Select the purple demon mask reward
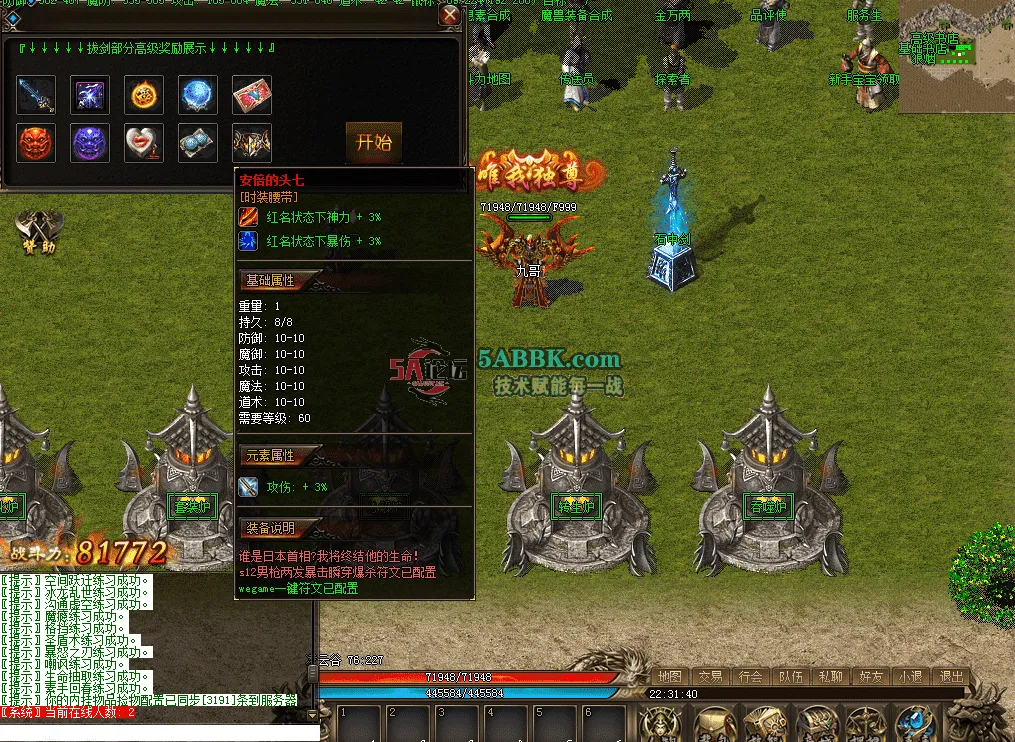Screen dimensions: 1015x742 click(x=90, y=144)
